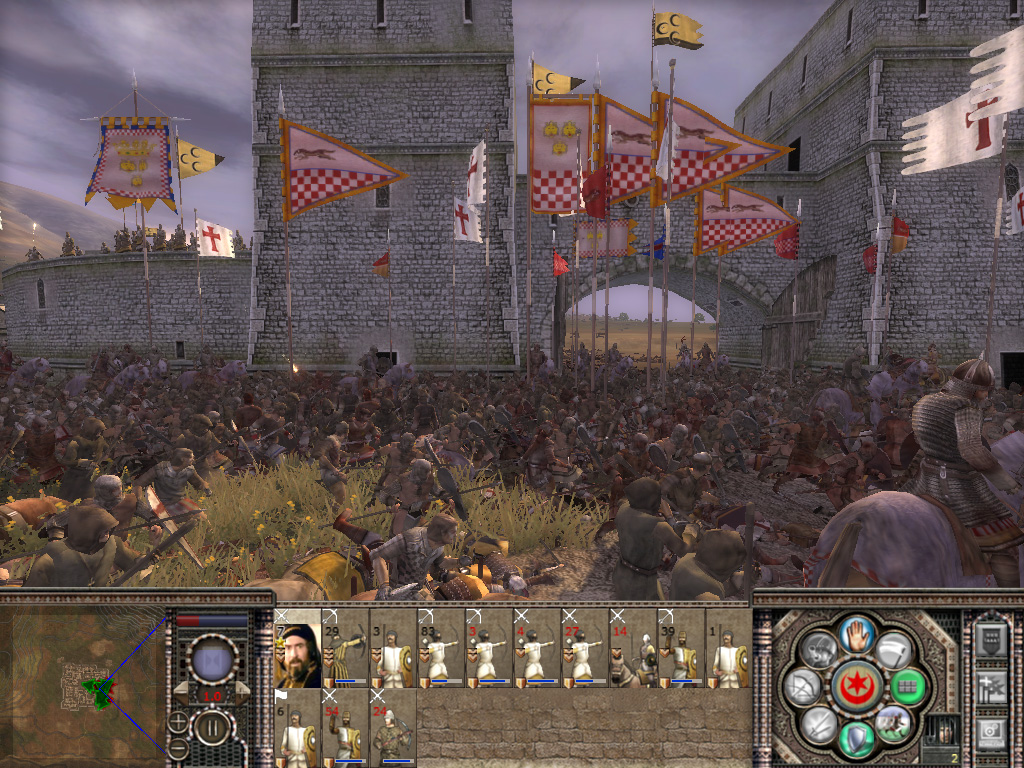Toggle the green formation grid button

908,687
